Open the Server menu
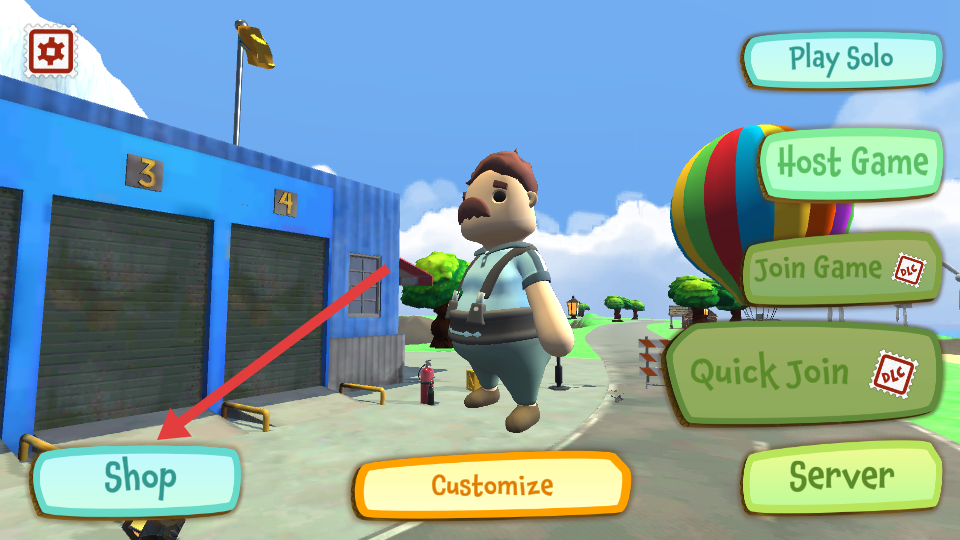960x540 pixels. click(x=842, y=477)
